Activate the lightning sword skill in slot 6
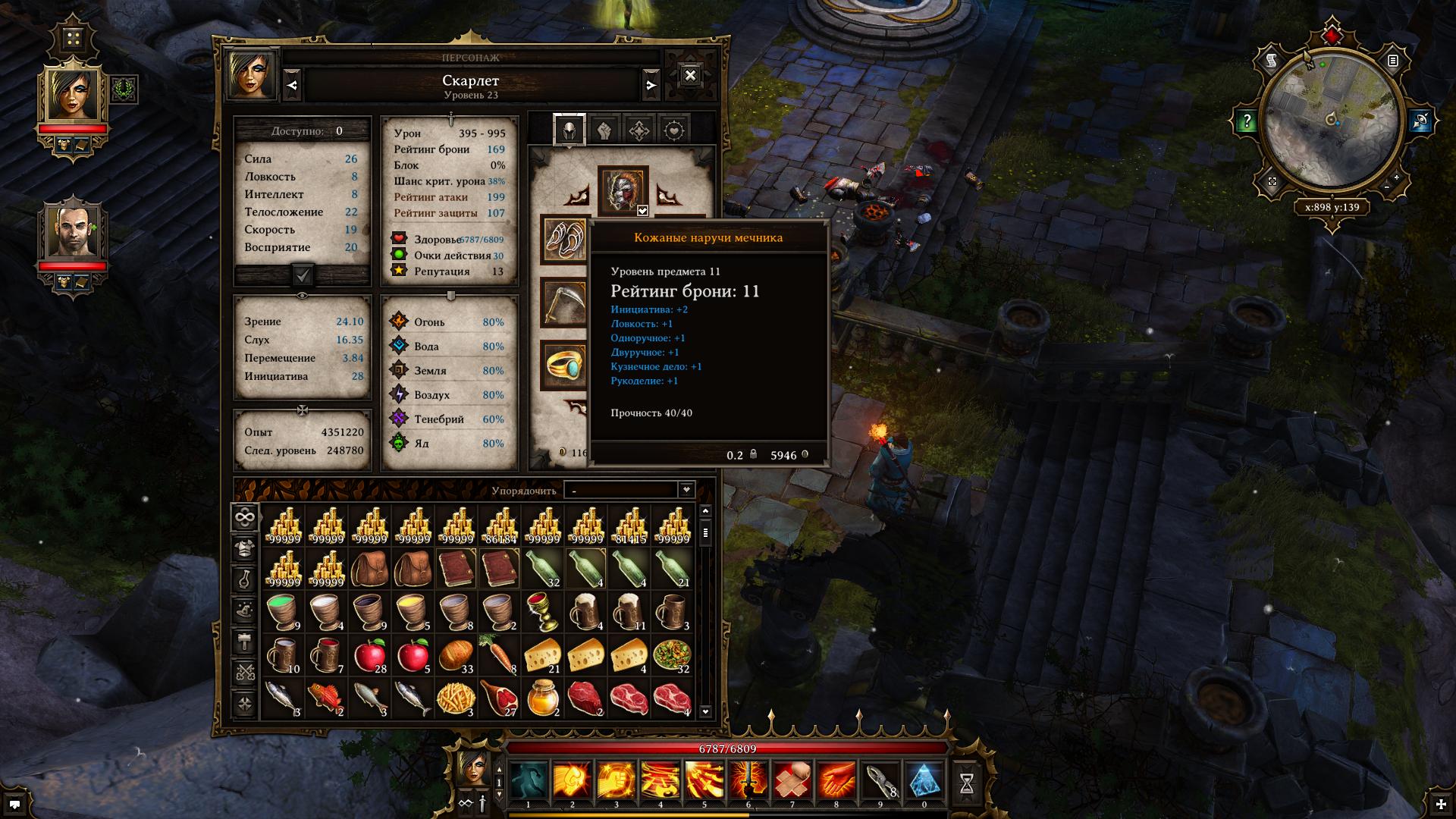Screen dimensions: 1456x819 (748, 781)
